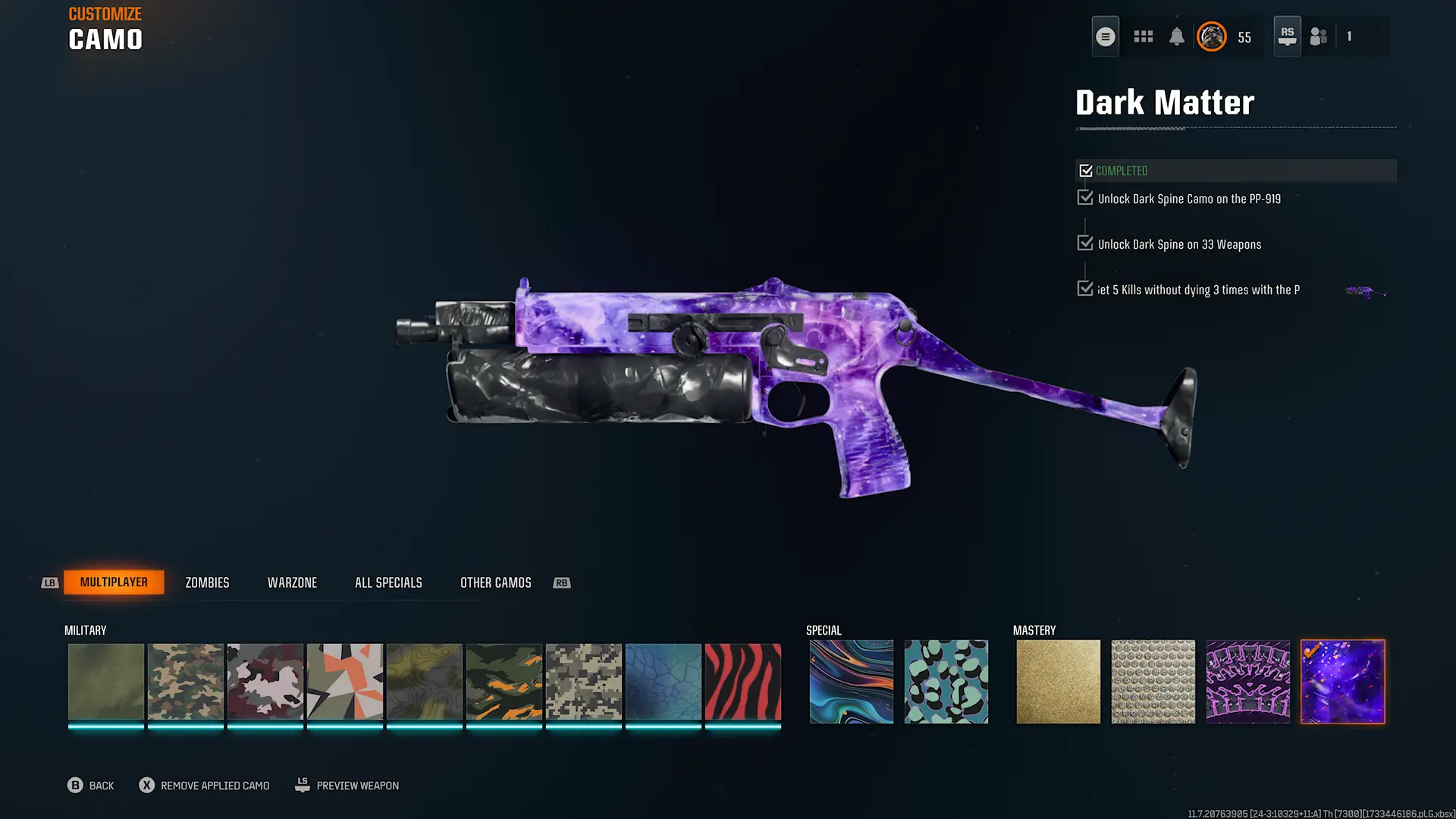Screen dimensions: 1456x819
Task: Click the apps grid icon
Action: [1143, 36]
